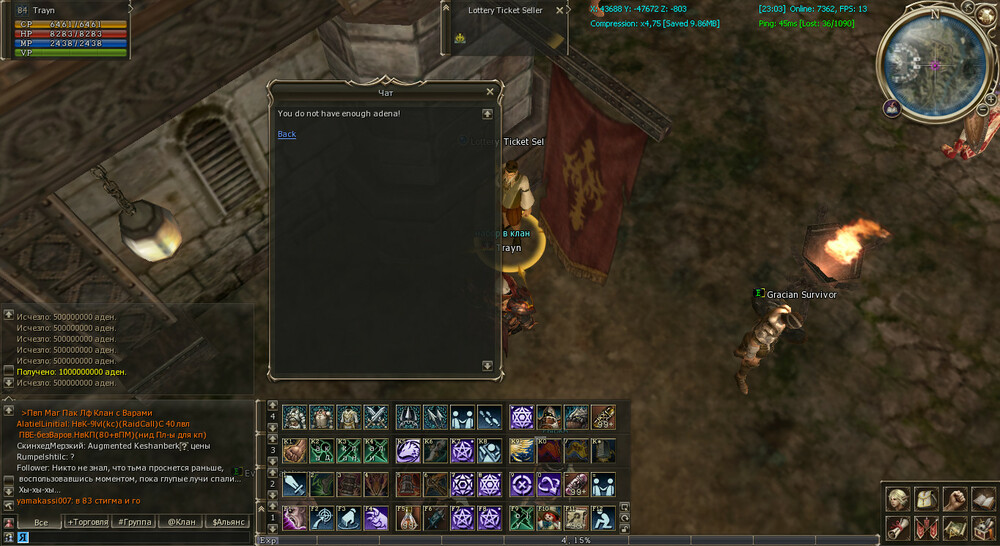Open the #Группа chat tab
1000x546 pixels.
(x=134, y=522)
